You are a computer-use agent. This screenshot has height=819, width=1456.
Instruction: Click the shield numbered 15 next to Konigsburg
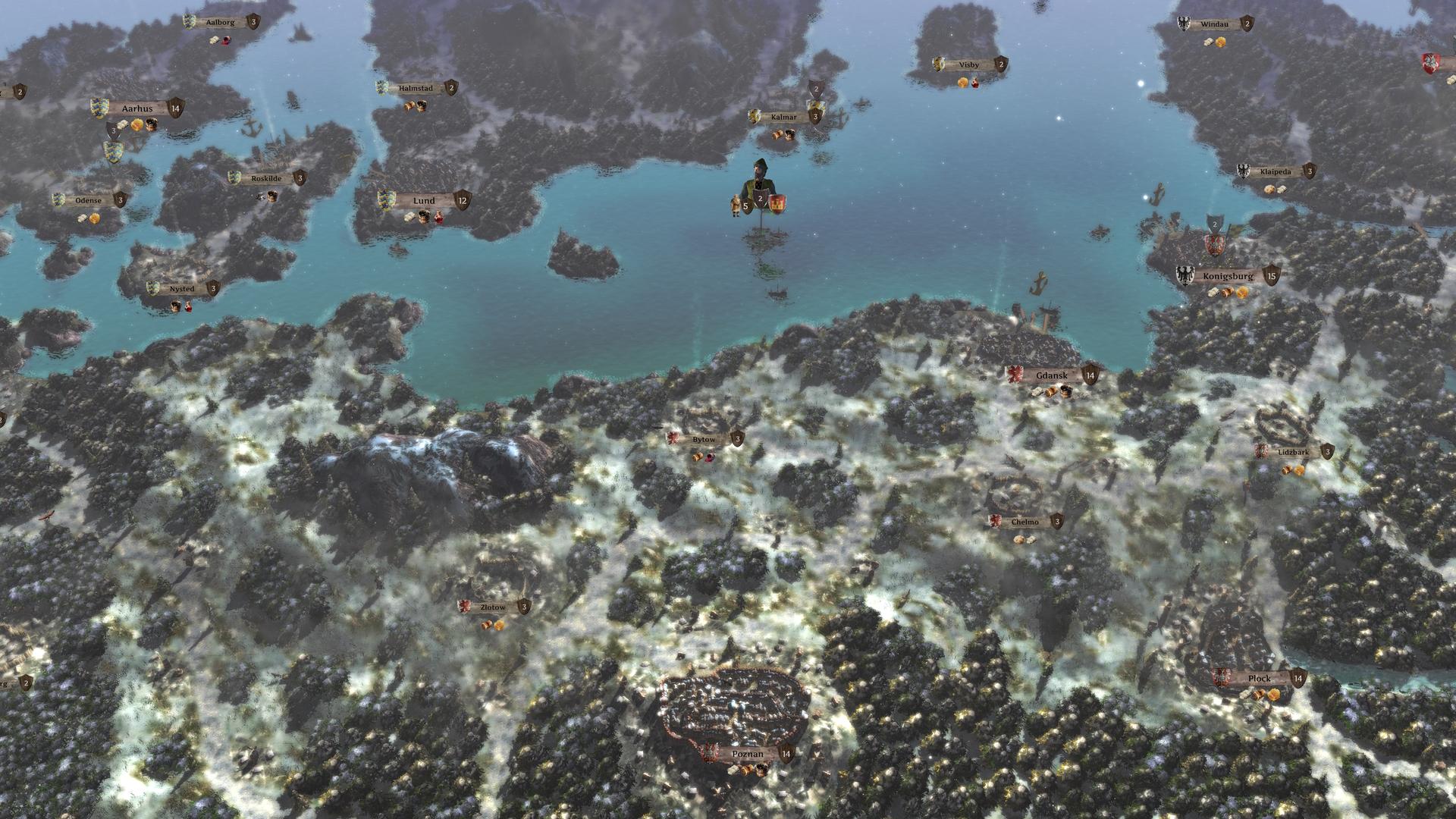[1272, 275]
